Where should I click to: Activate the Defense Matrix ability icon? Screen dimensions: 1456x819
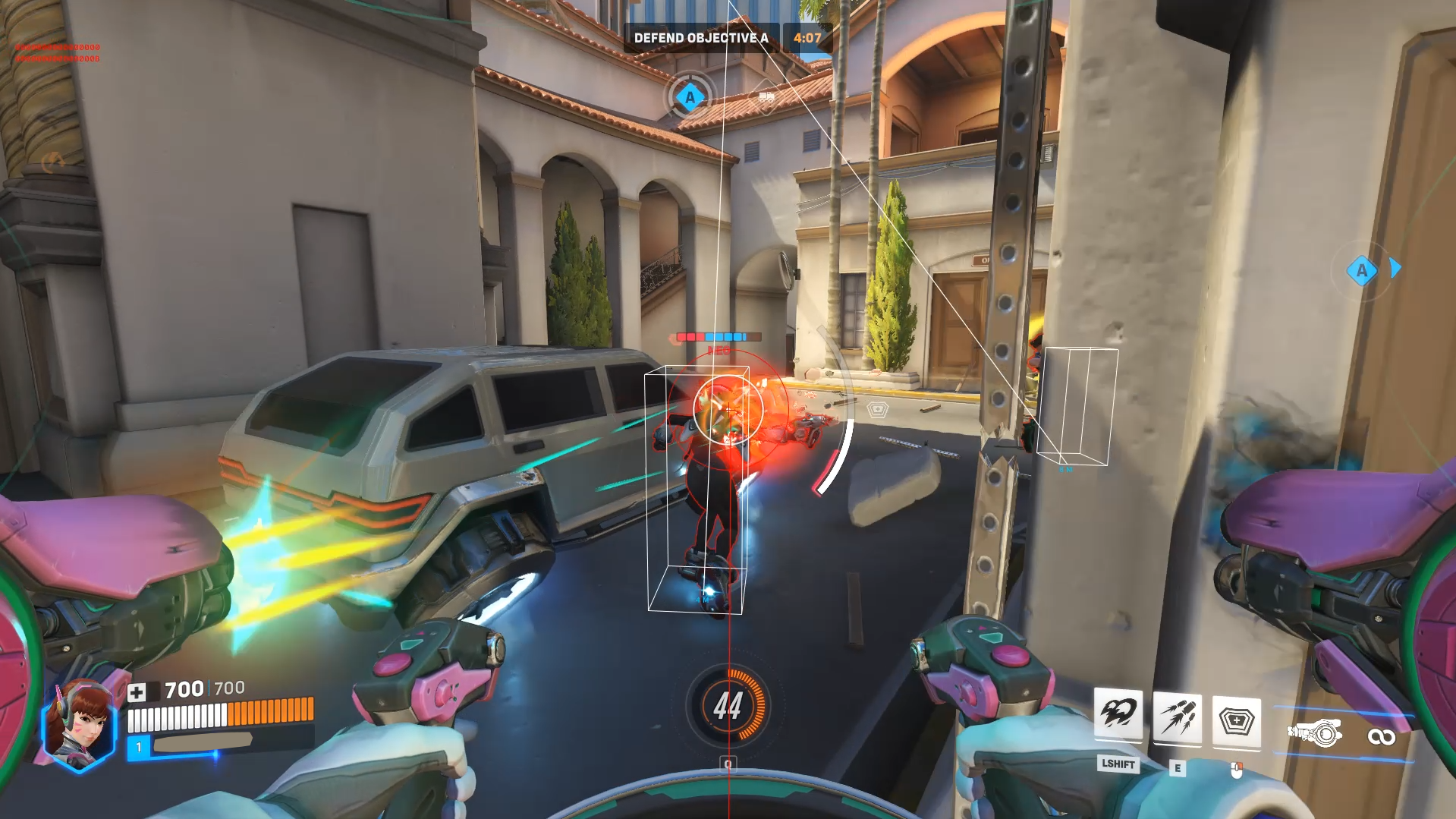pos(1236,720)
